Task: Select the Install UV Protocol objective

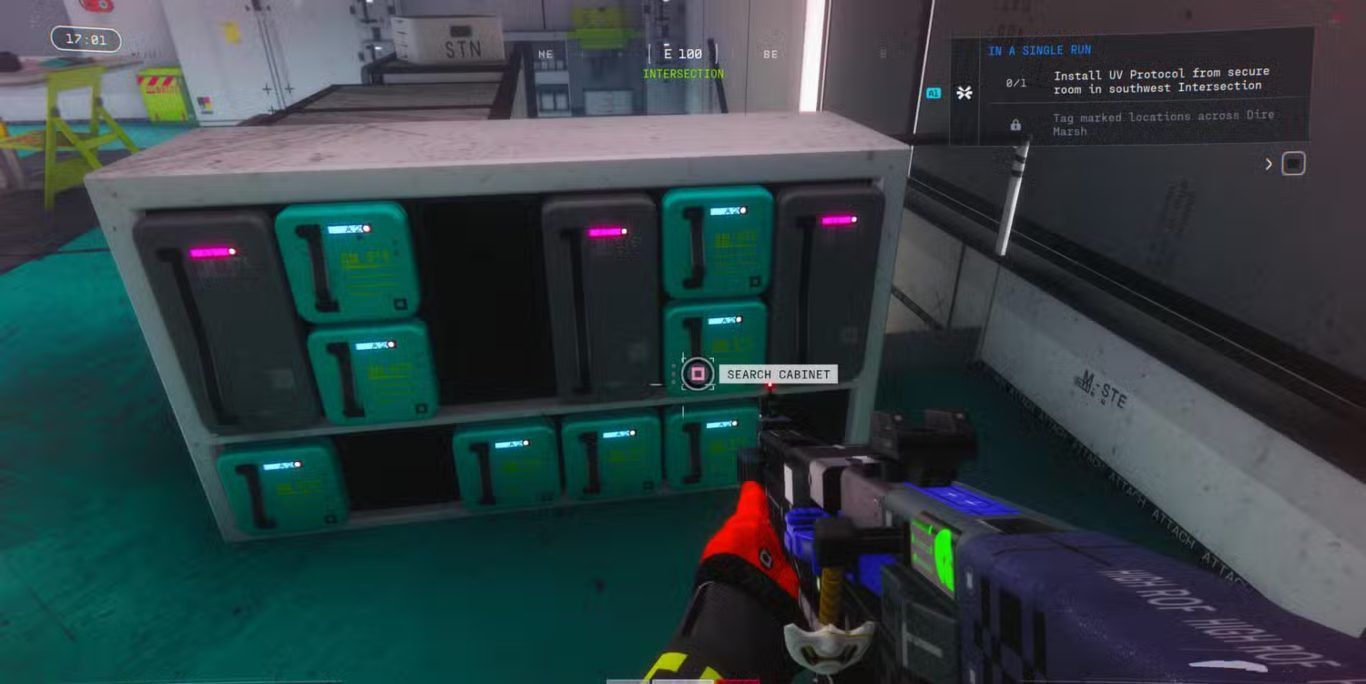Action: coord(1160,79)
